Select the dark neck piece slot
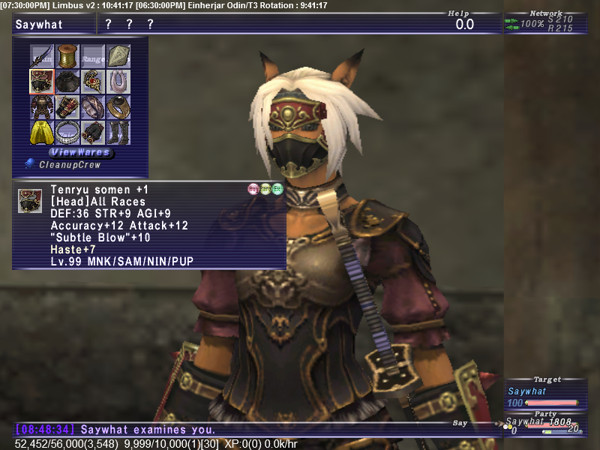The height and width of the screenshot is (450, 600). (x=67, y=81)
